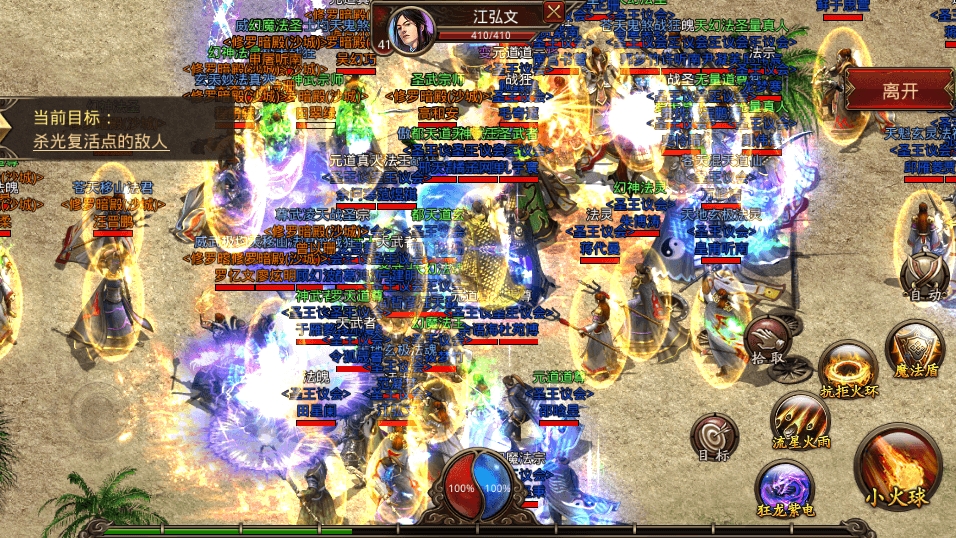Viewport: 956px width, 538px height.
Task: Activate the 狂龙紫电 lightning skill
Action: (x=783, y=488)
